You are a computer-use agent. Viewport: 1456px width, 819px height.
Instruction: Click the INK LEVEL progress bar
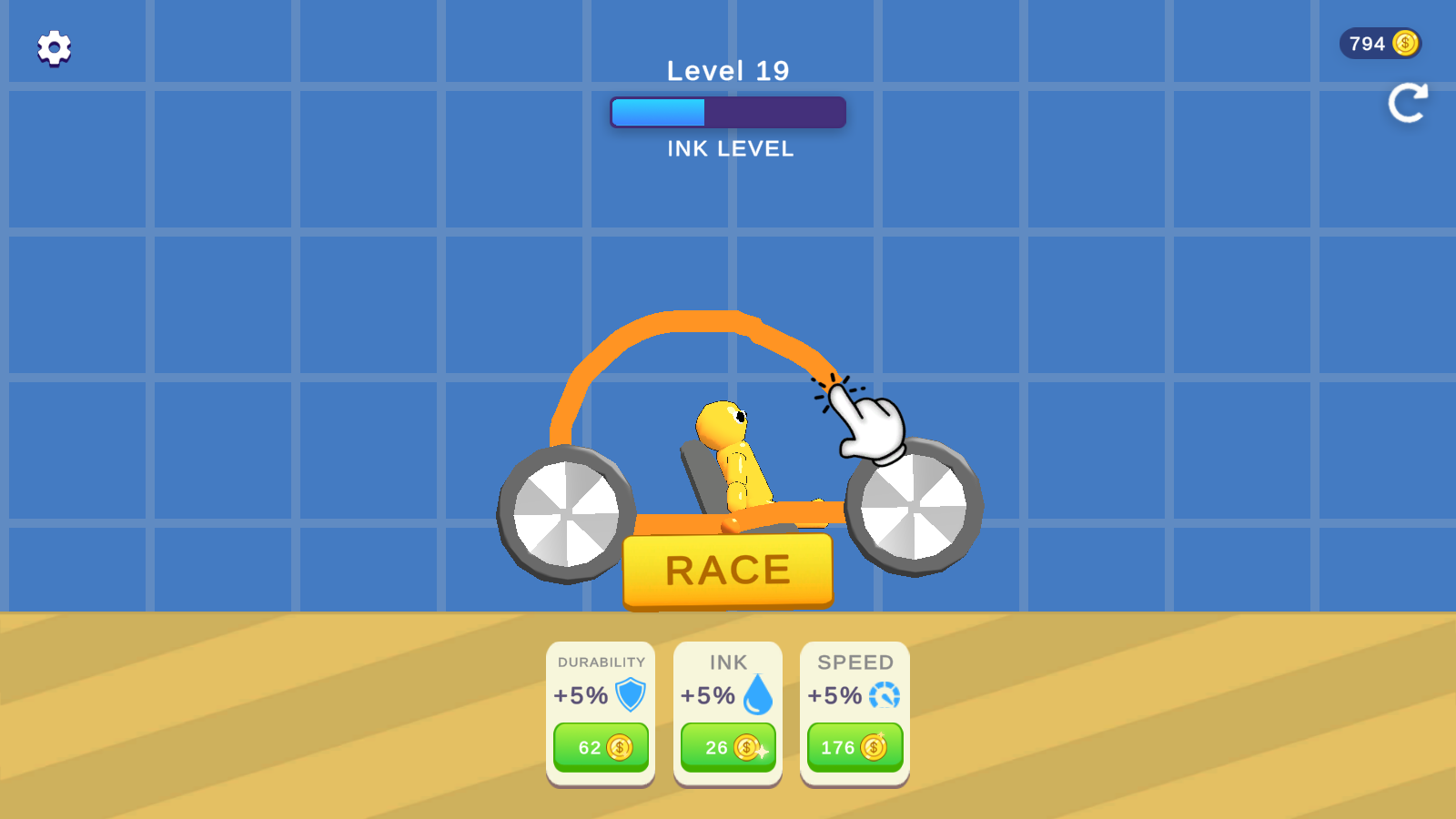point(728,111)
